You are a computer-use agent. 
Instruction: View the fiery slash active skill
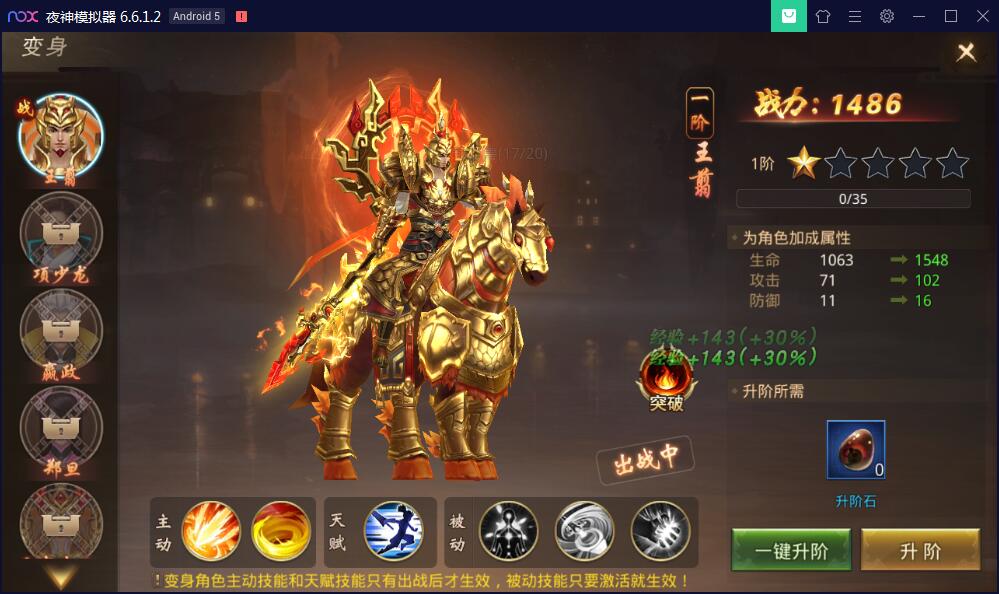tap(211, 531)
